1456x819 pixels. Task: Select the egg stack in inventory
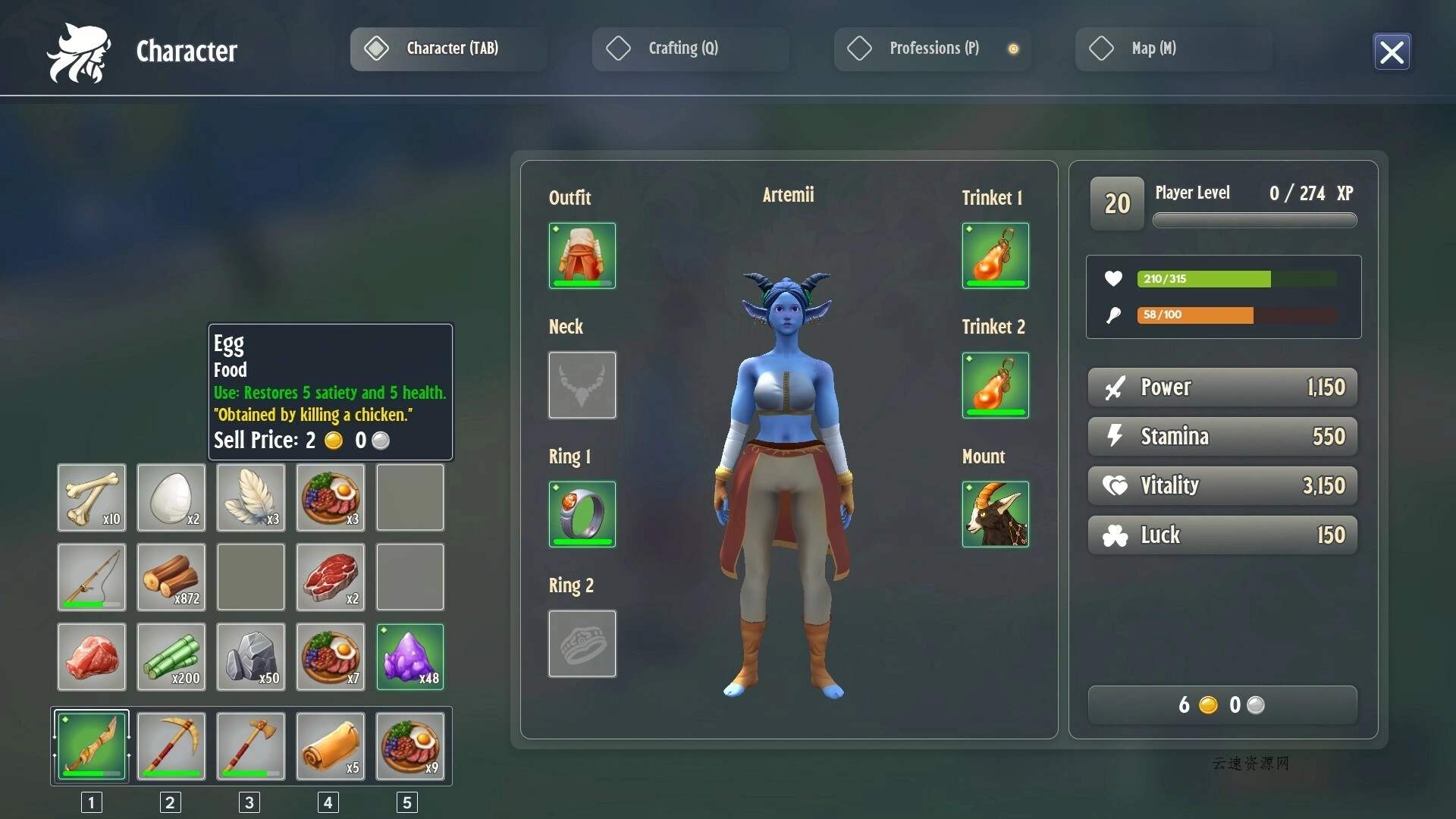point(171,497)
